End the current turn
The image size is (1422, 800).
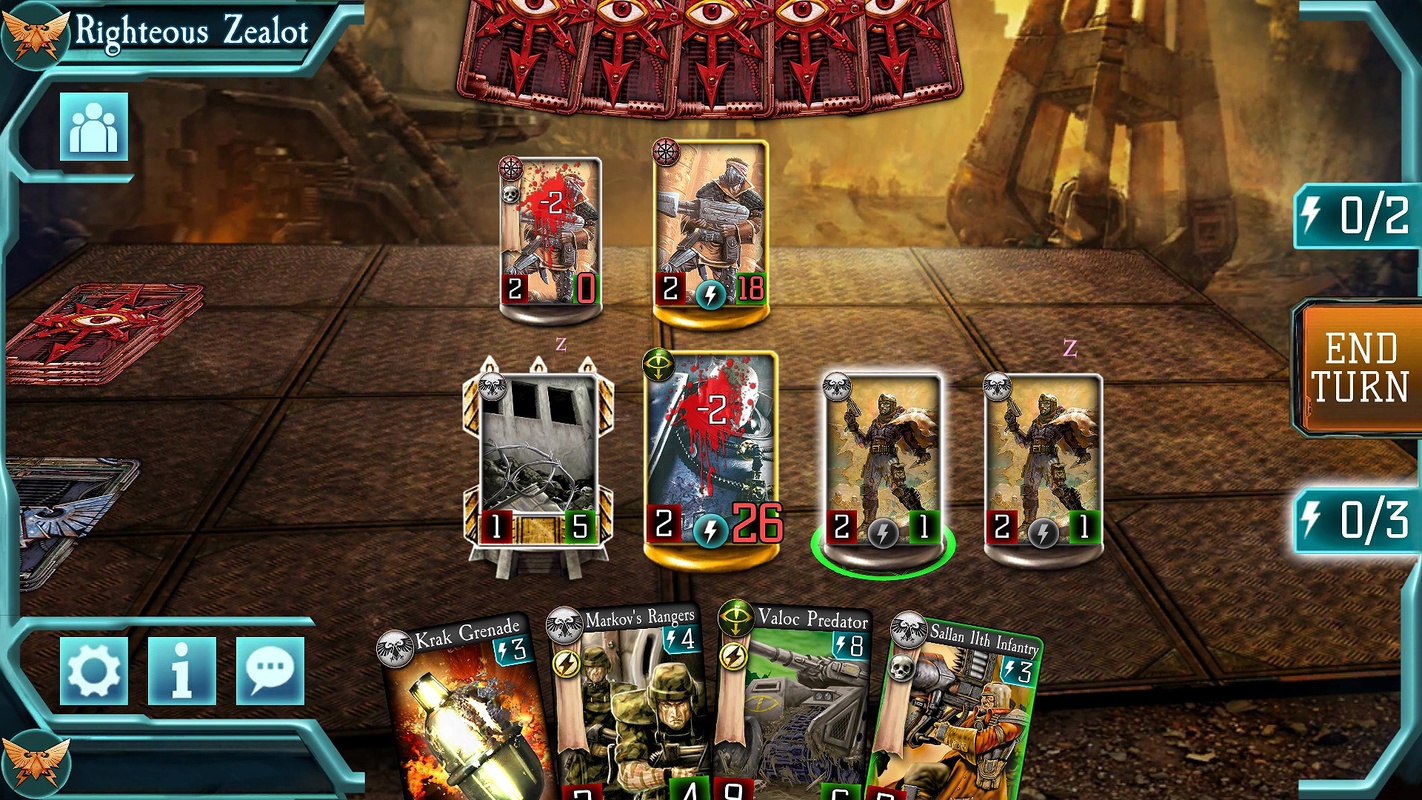[1359, 367]
